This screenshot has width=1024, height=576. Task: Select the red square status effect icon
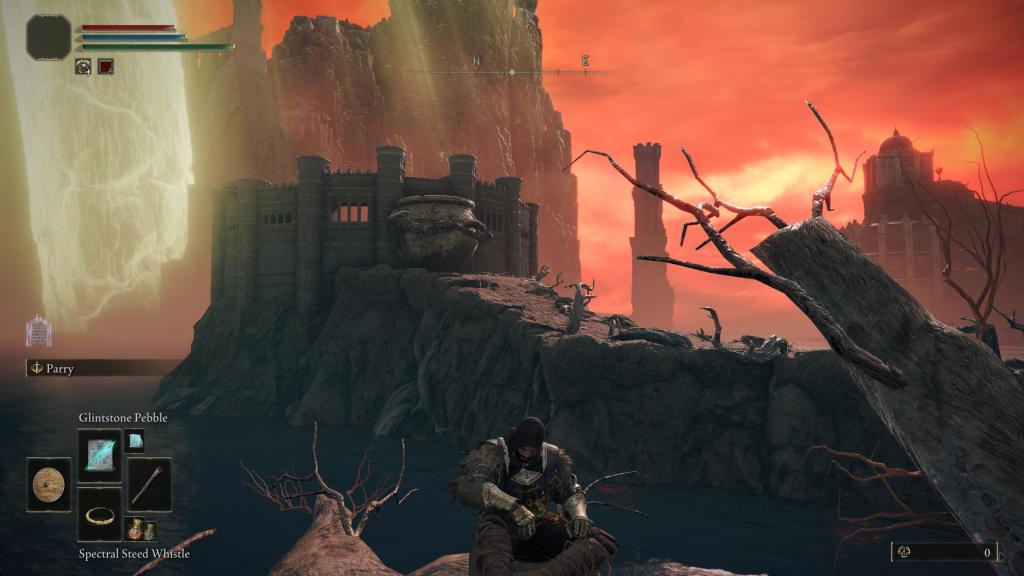coord(105,66)
